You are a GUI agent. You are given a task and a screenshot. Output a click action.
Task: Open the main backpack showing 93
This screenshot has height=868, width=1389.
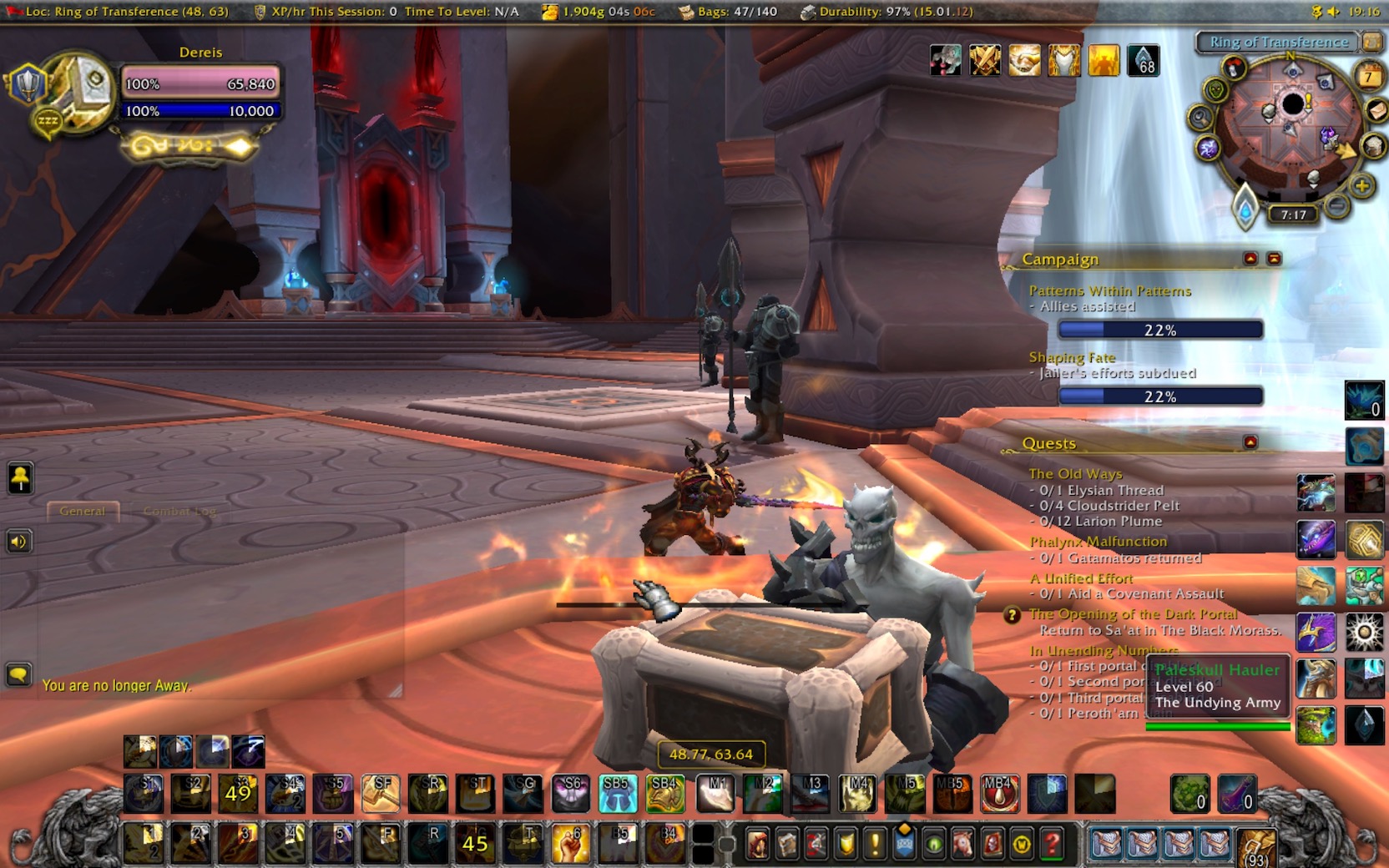(x=1255, y=846)
